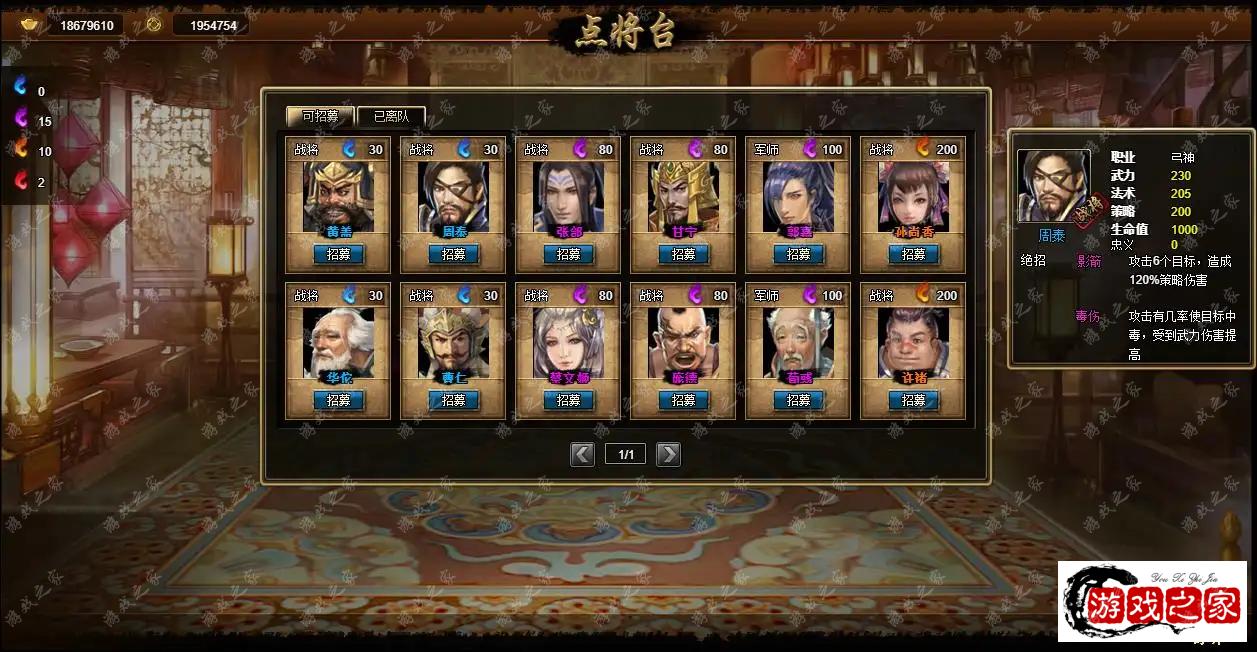Click 招募 under 周泰's card
Image resolution: width=1257 pixels, height=652 pixels.
tap(453, 254)
